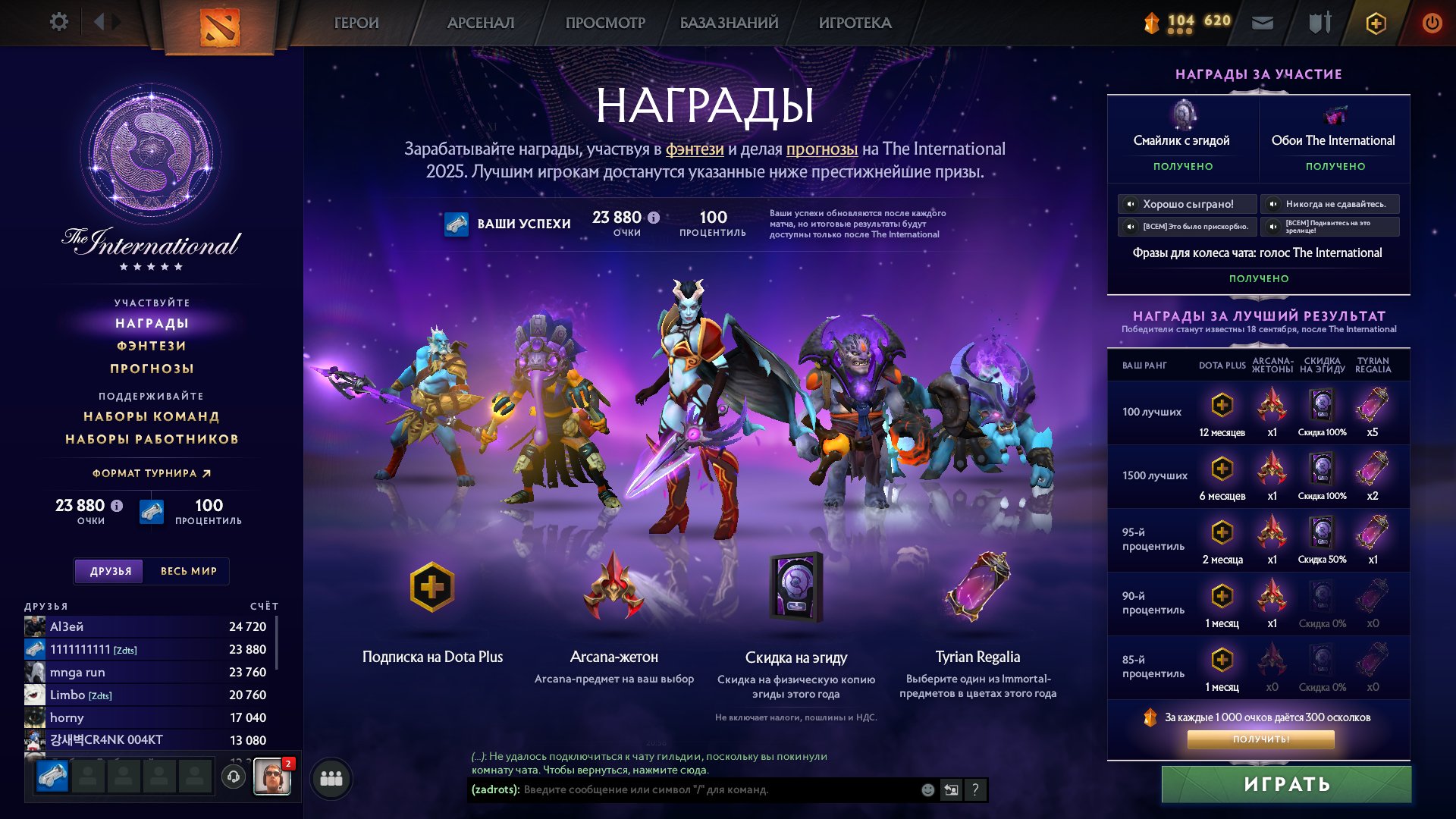Click the question mark help icon by the chat
The height and width of the screenshot is (819, 1456).
click(975, 789)
